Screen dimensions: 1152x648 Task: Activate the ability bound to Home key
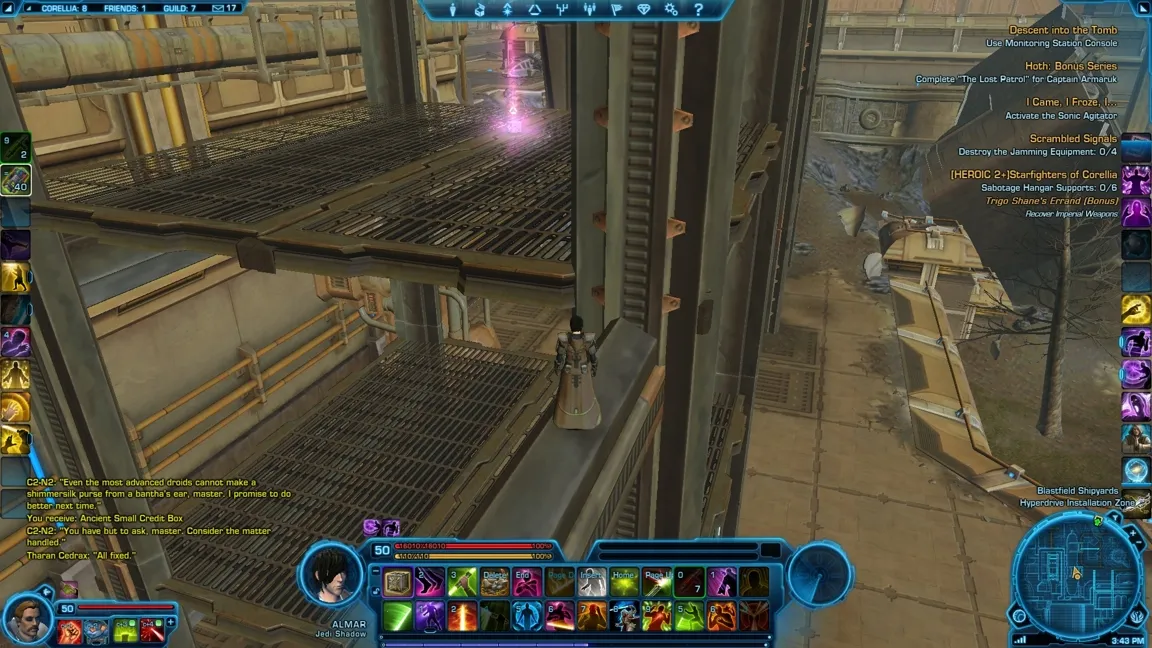[x=624, y=582]
